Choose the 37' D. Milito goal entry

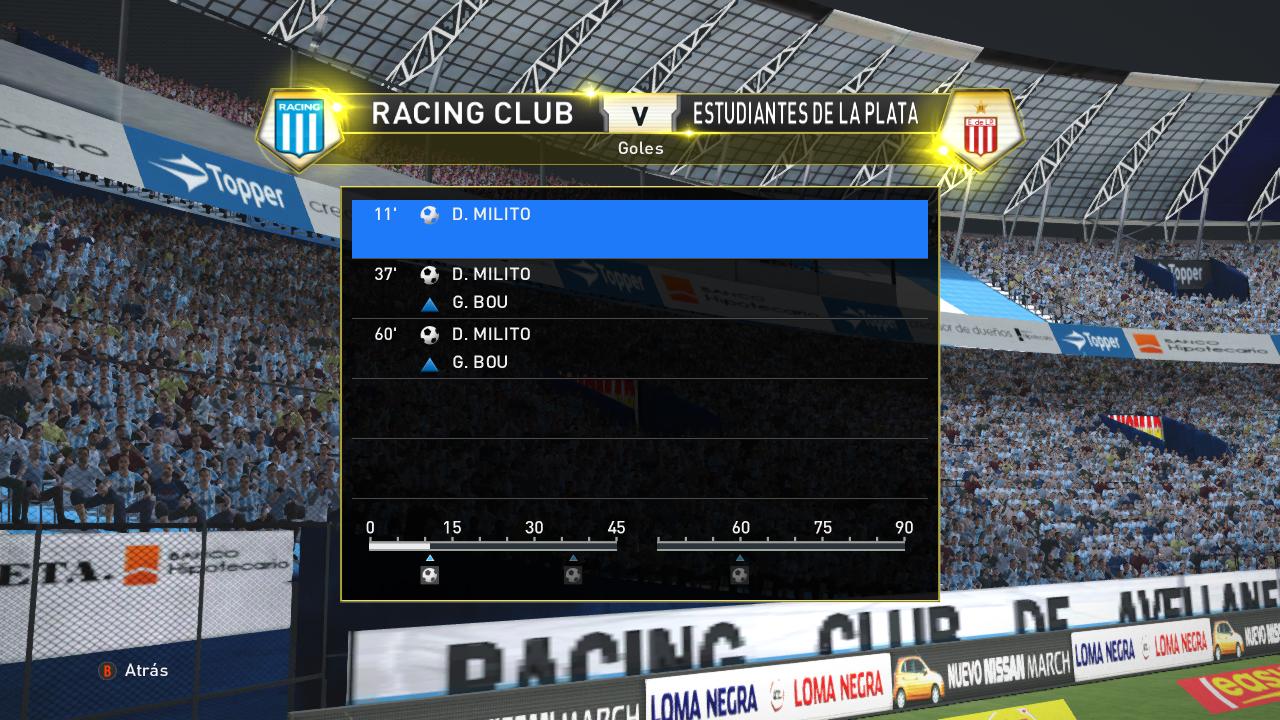(x=640, y=288)
